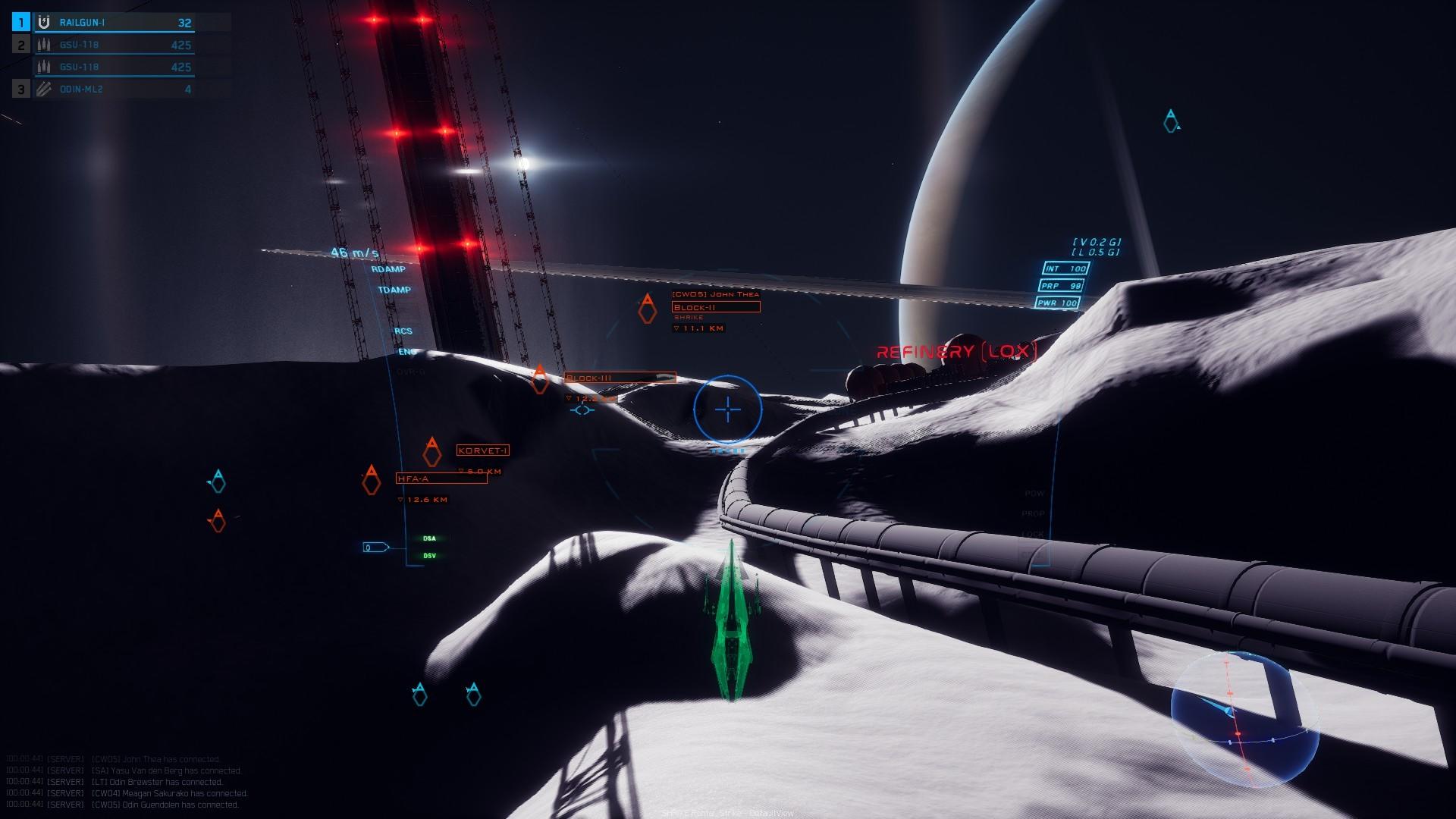The image size is (1456, 819).
Task: Switch to weapon group 2 with GSU-118
Action: pyautogui.click(x=20, y=44)
